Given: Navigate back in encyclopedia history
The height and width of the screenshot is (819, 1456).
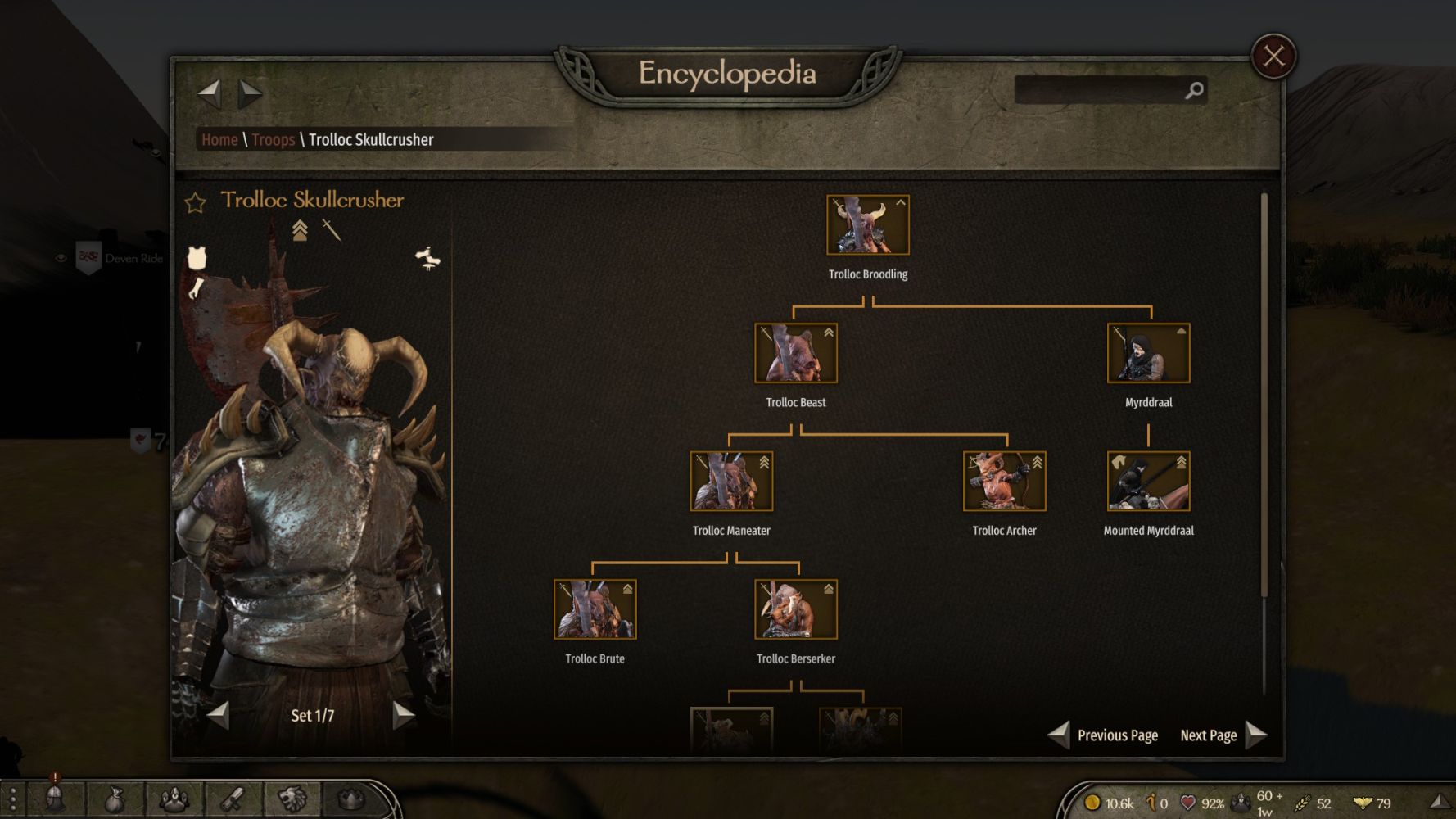Looking at the screenshot, I should (210, 93).
